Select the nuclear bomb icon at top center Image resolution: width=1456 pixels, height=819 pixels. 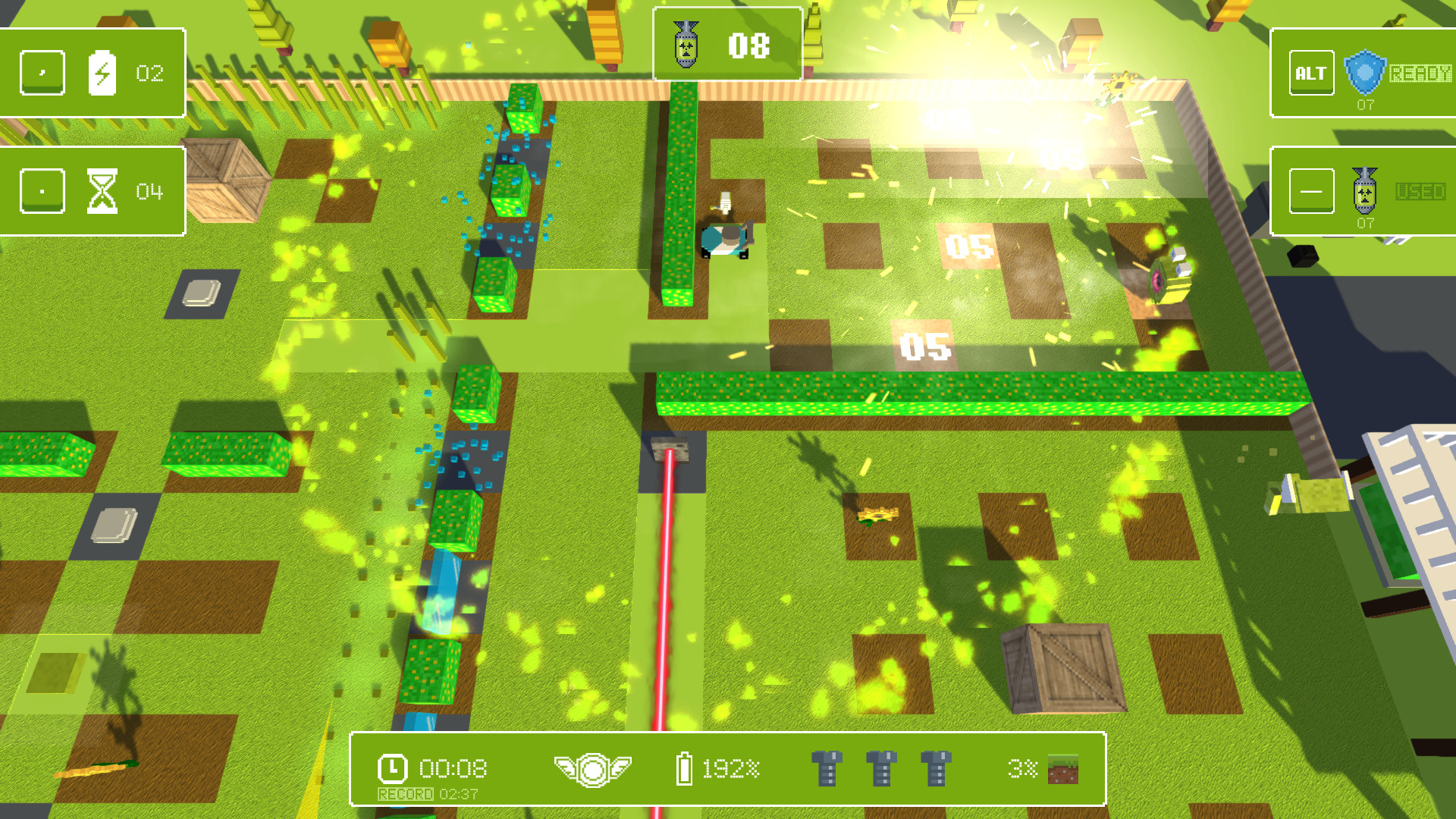pyautogui.click(x=686, y=45)
